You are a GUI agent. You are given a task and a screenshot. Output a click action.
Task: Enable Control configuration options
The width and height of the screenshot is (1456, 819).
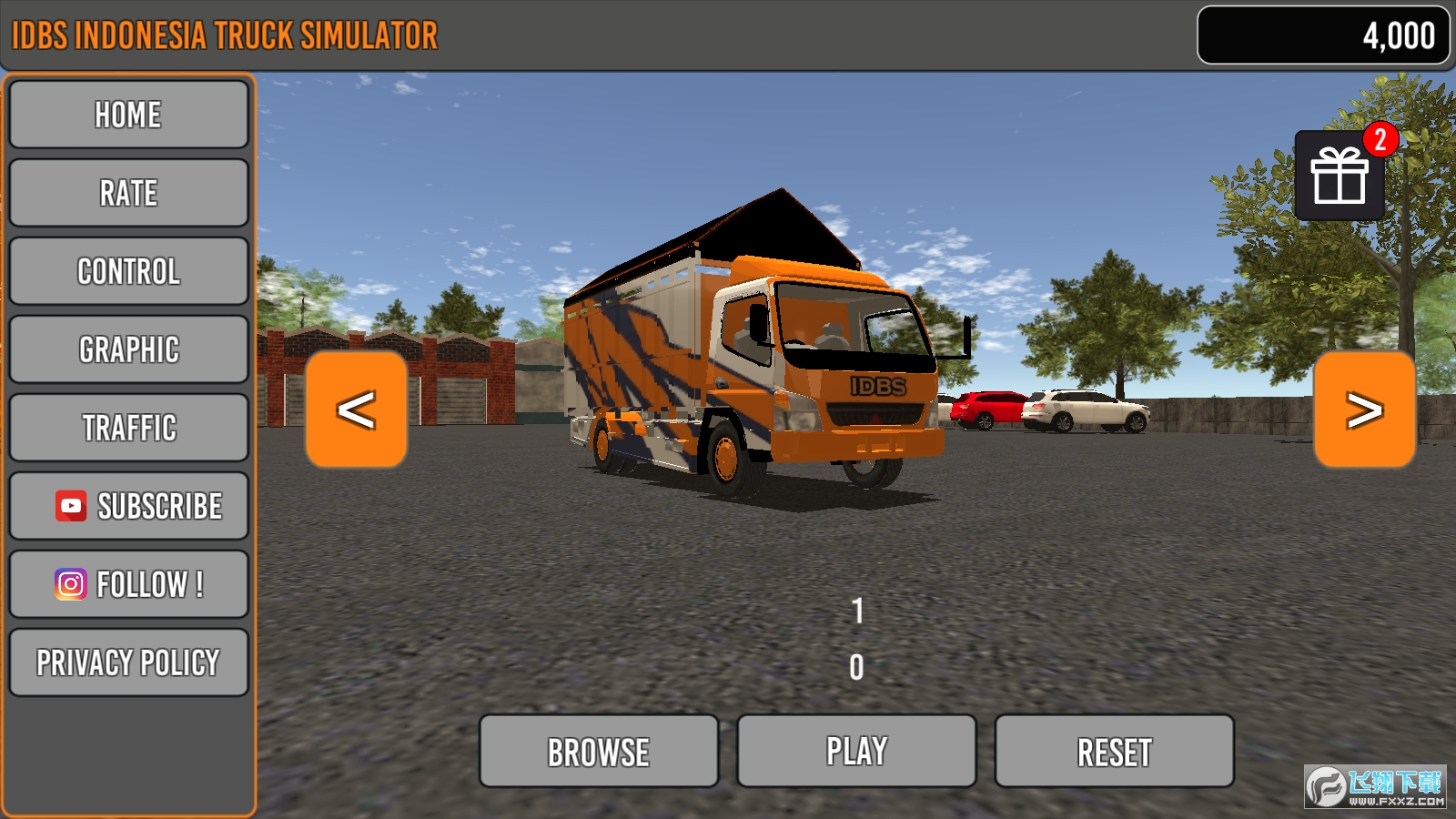point(128,270)
